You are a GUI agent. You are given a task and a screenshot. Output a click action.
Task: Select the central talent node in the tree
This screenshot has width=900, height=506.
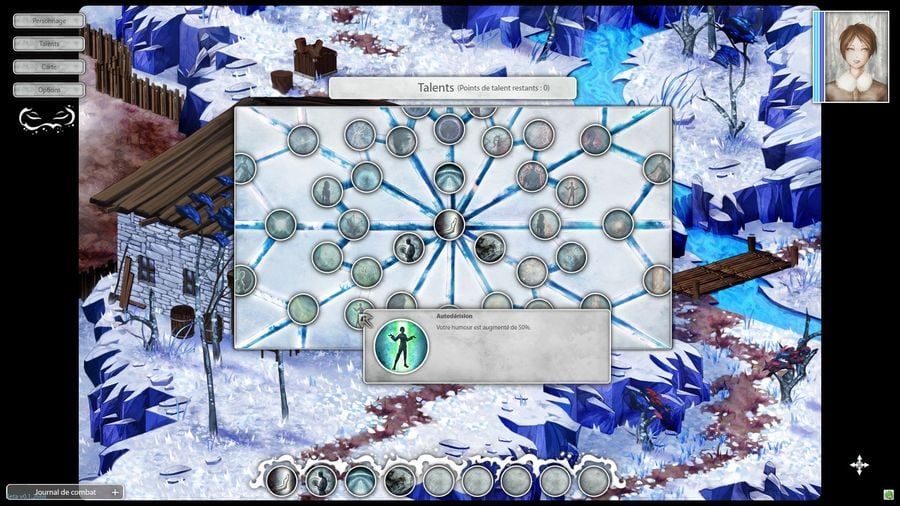coord(449,225)
